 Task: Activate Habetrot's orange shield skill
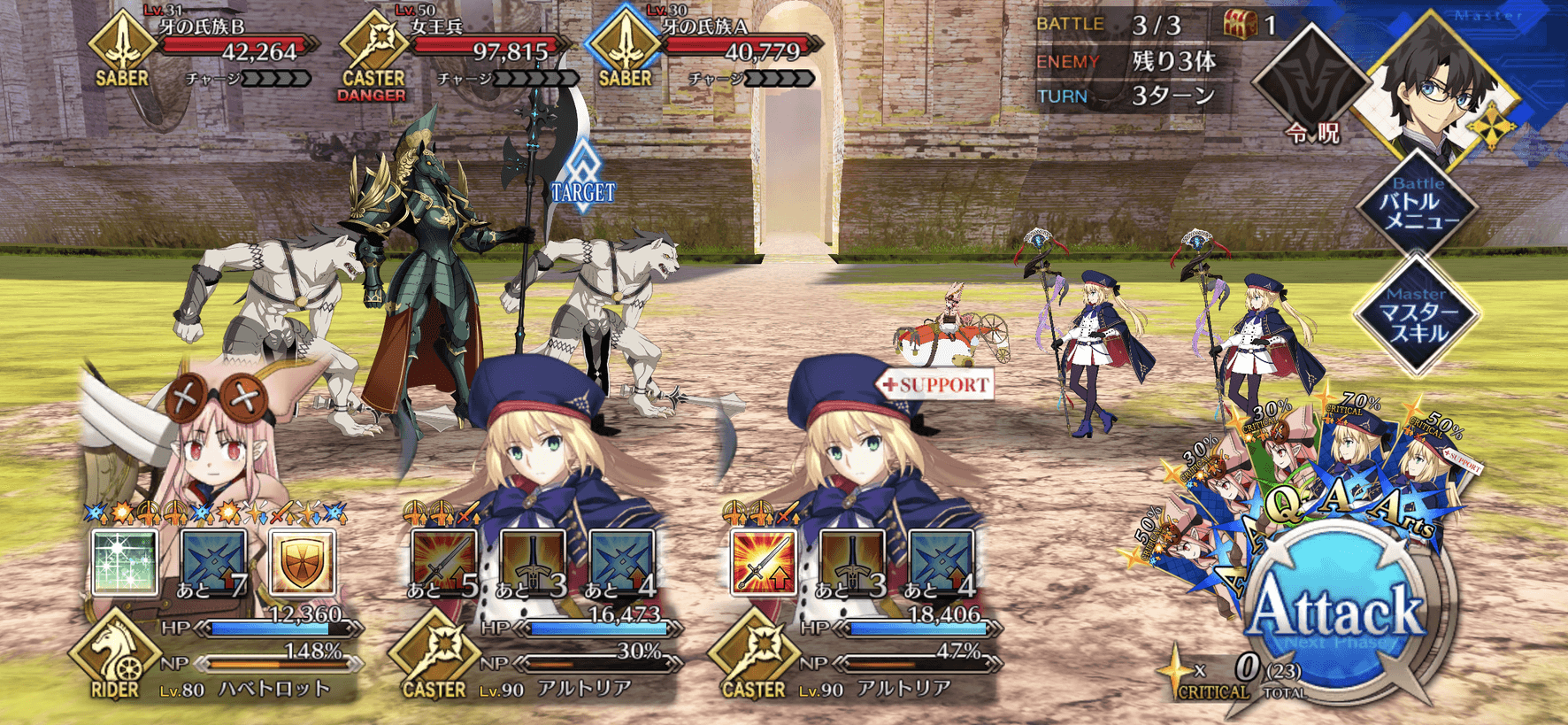point(303,563)
